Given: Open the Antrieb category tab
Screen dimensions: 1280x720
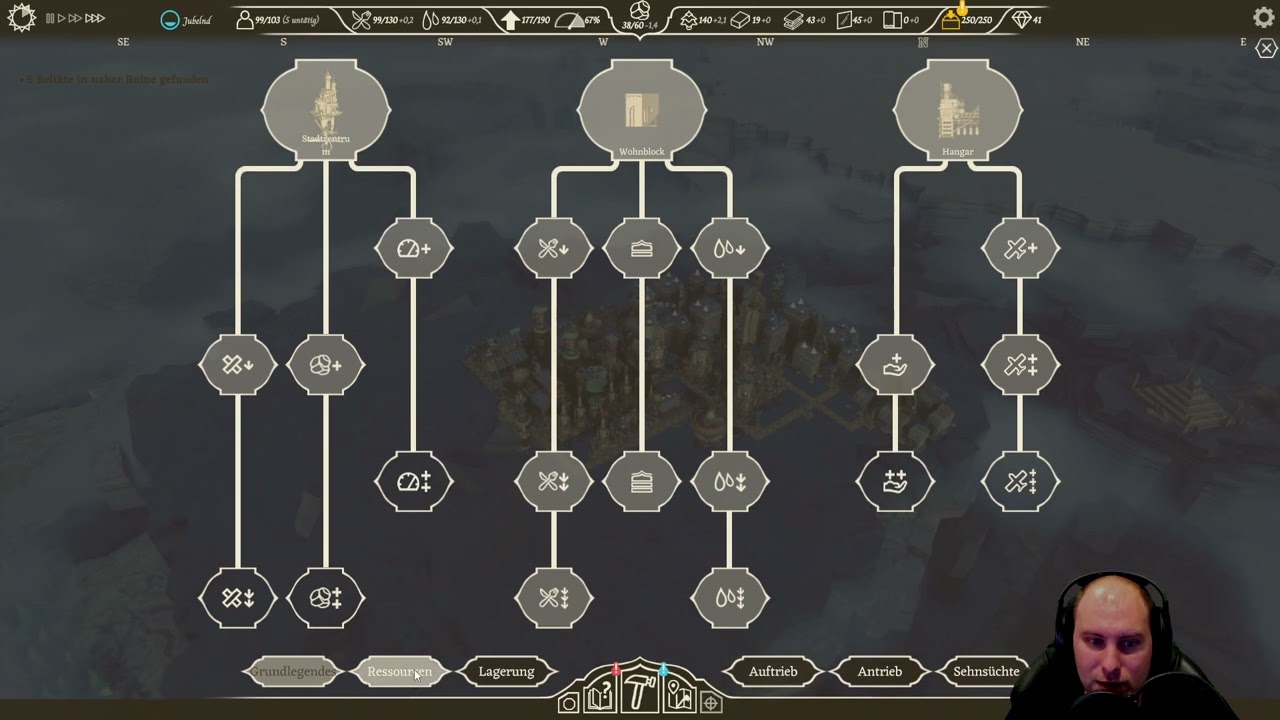Looking at the screenshot, I should click(879, 671).
